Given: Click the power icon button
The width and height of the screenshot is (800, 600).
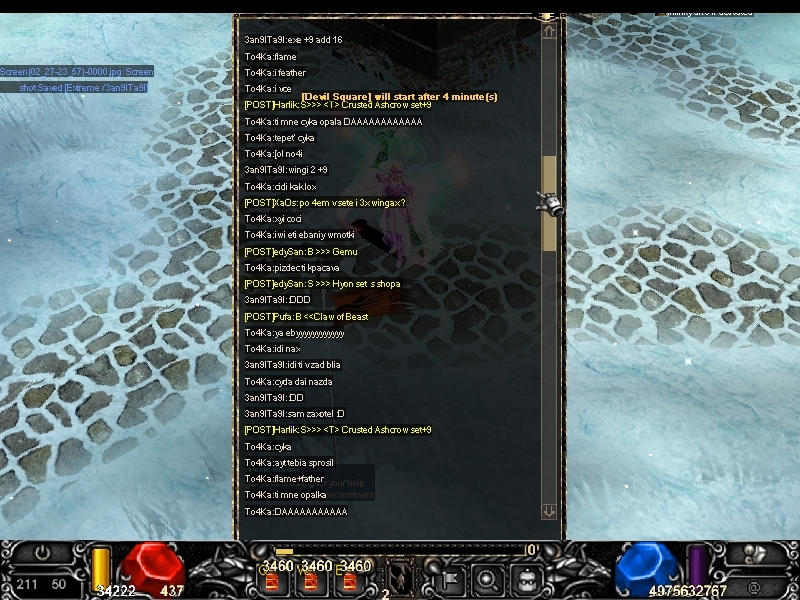Looking at the screenshot, I should point(42,553).
